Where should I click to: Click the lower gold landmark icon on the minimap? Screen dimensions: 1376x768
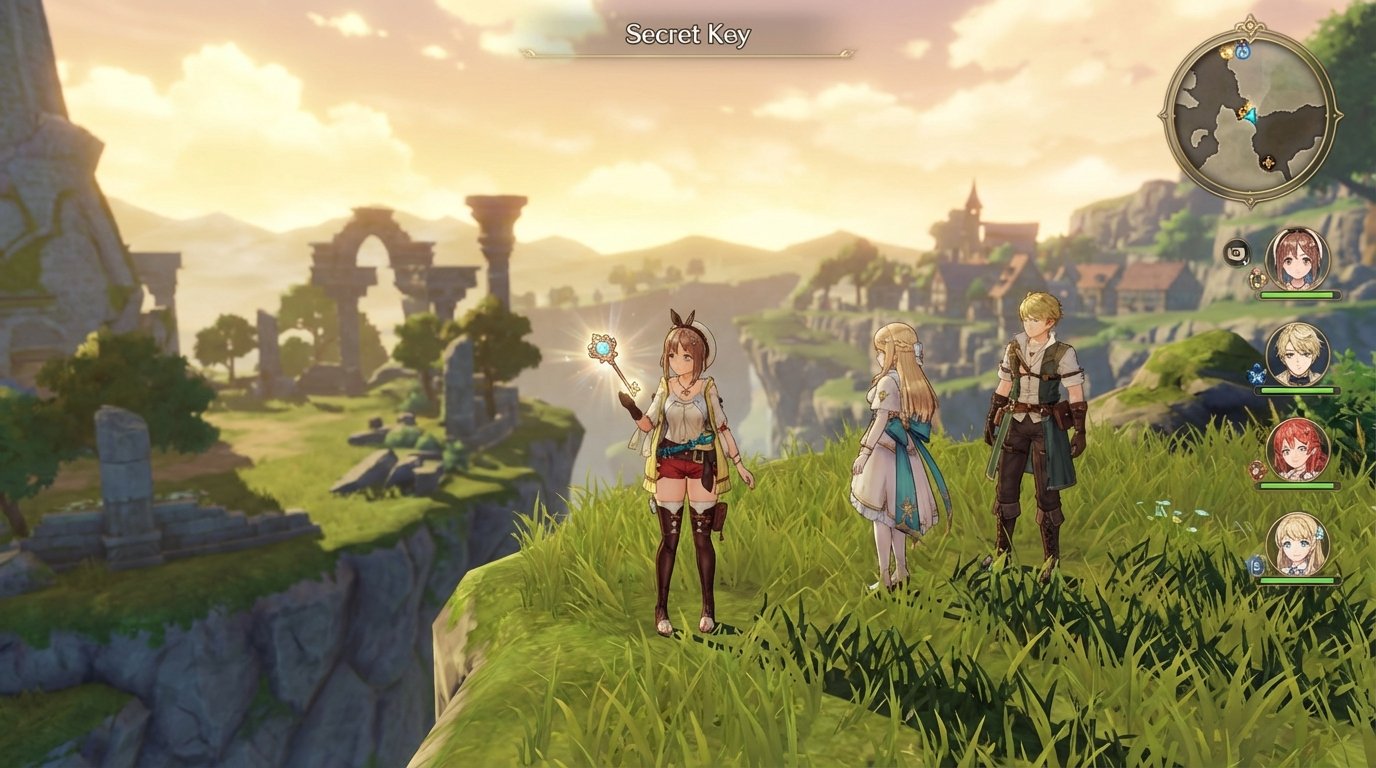[x=1269, y=162]
